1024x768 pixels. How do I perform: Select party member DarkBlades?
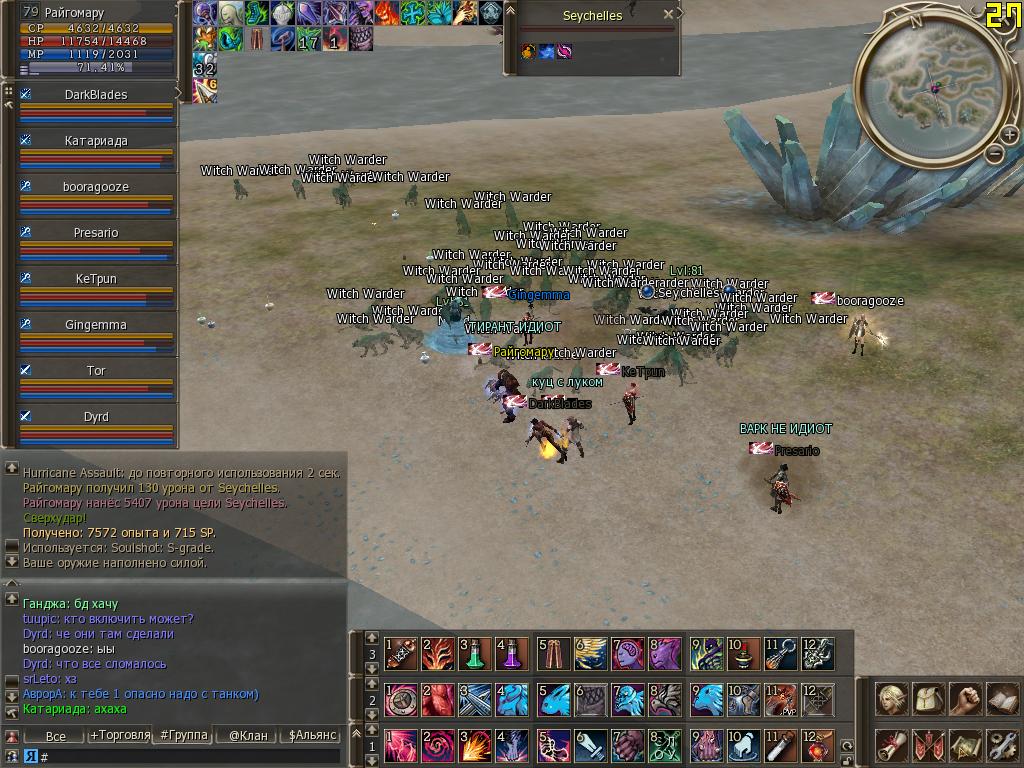pyautogui.click(x=96, y=95)
